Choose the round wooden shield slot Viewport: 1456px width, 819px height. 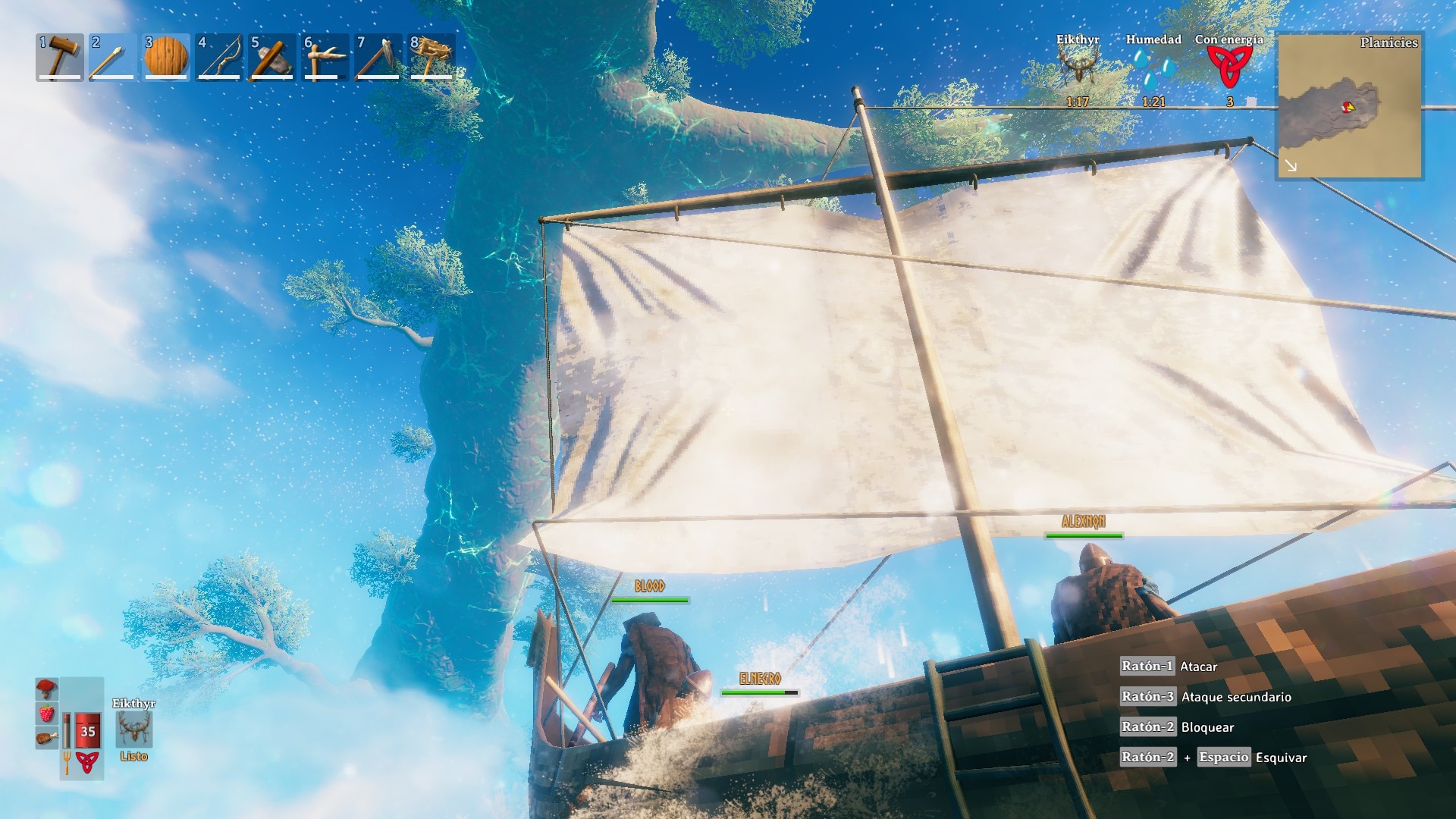tap(166, 57)
